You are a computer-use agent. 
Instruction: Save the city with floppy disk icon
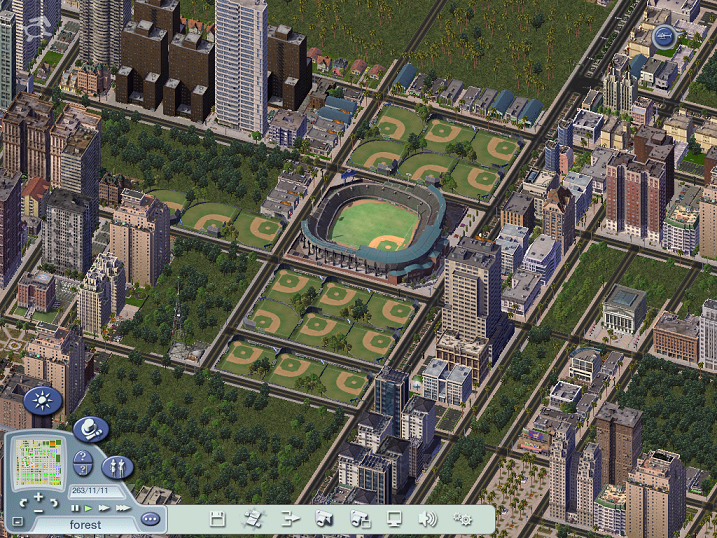point(217,518)
